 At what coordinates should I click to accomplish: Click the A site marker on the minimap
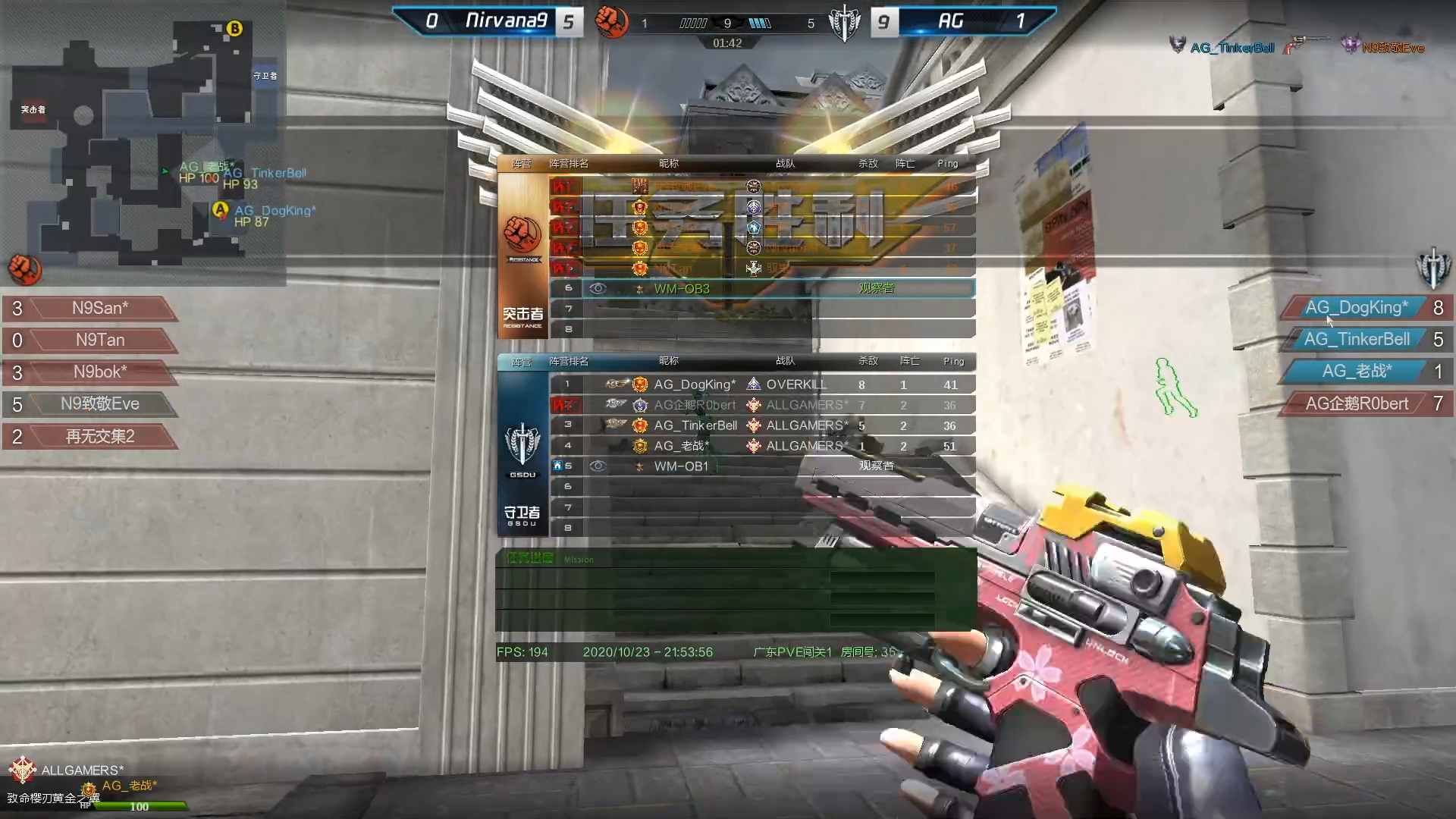click(221, 209)
